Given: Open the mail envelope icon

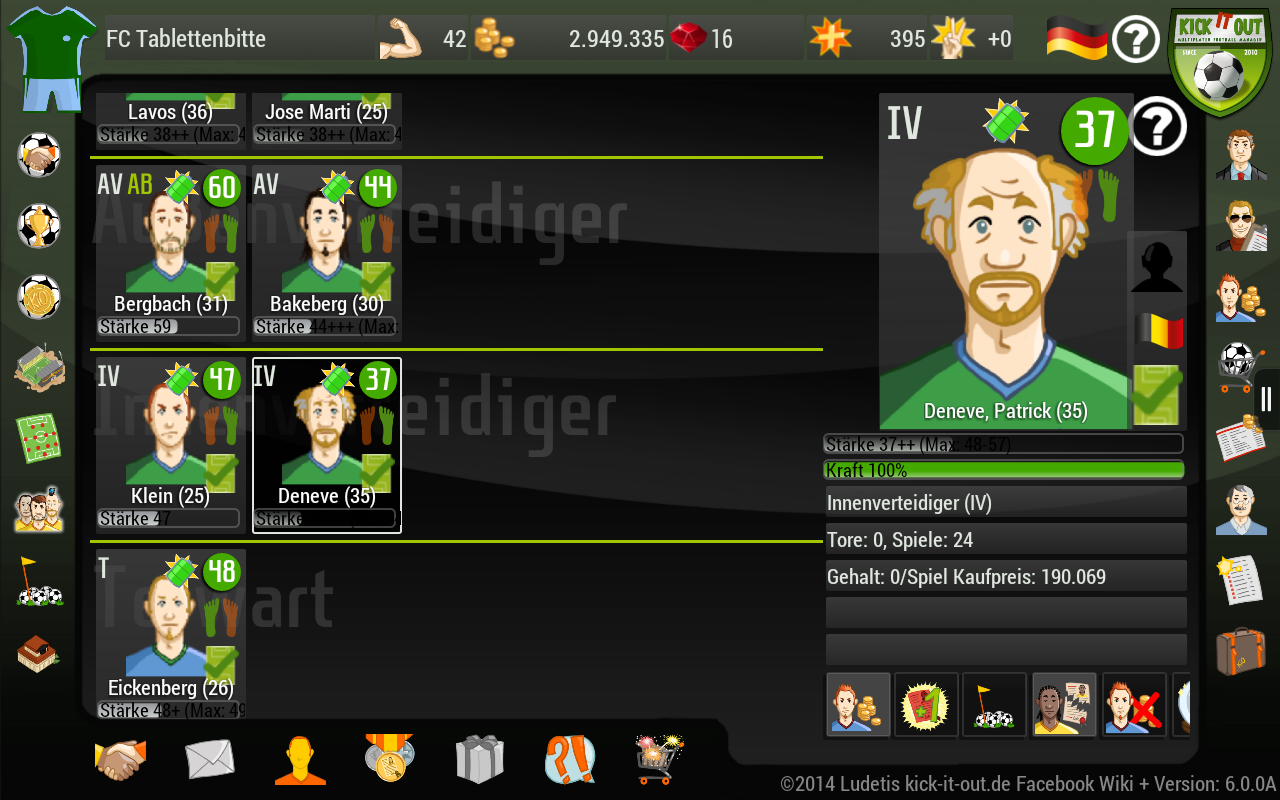Looking at the screenshot, I should (x=209, y=758).
